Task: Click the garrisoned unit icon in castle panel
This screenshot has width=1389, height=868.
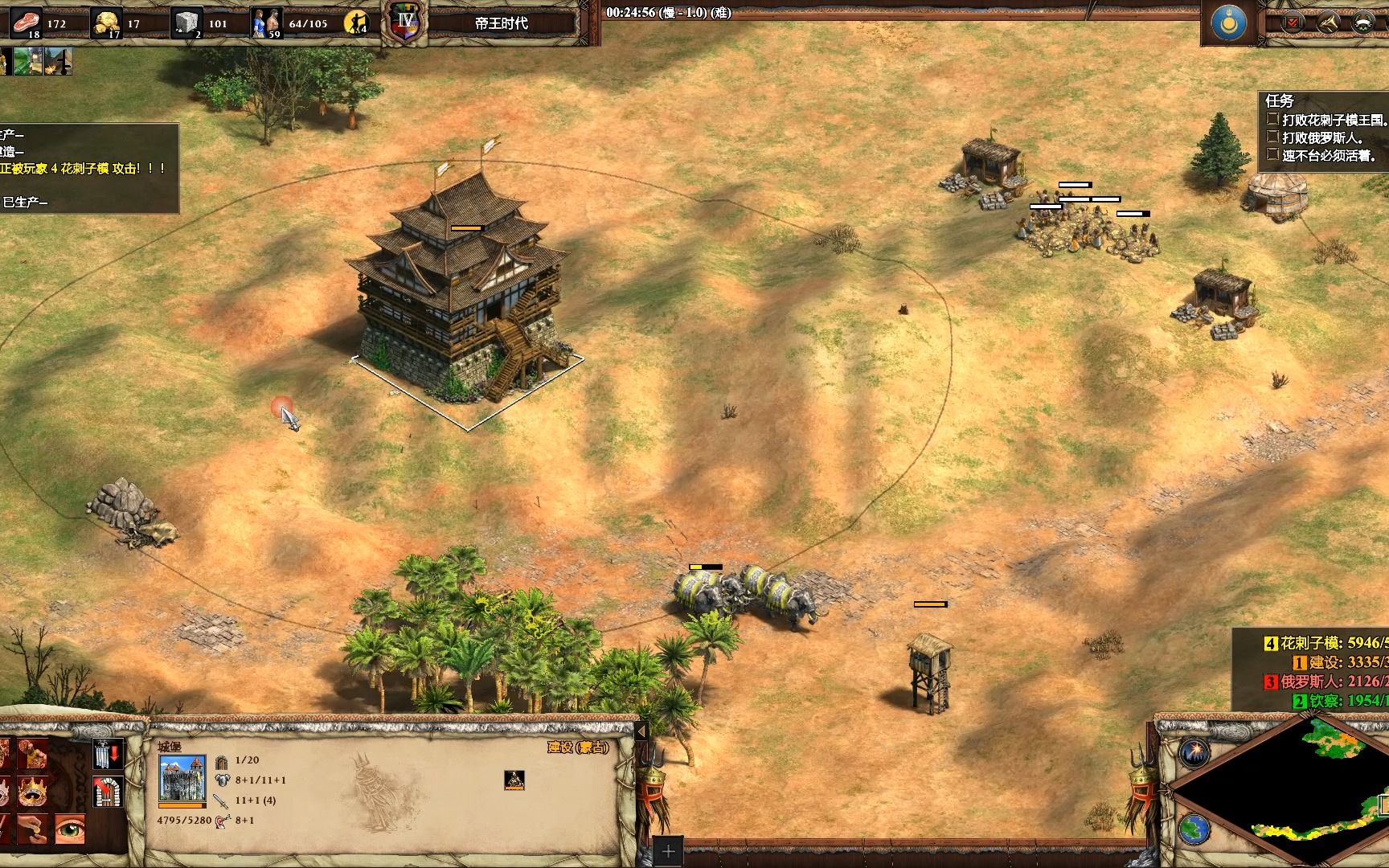Action: point(514,779)
